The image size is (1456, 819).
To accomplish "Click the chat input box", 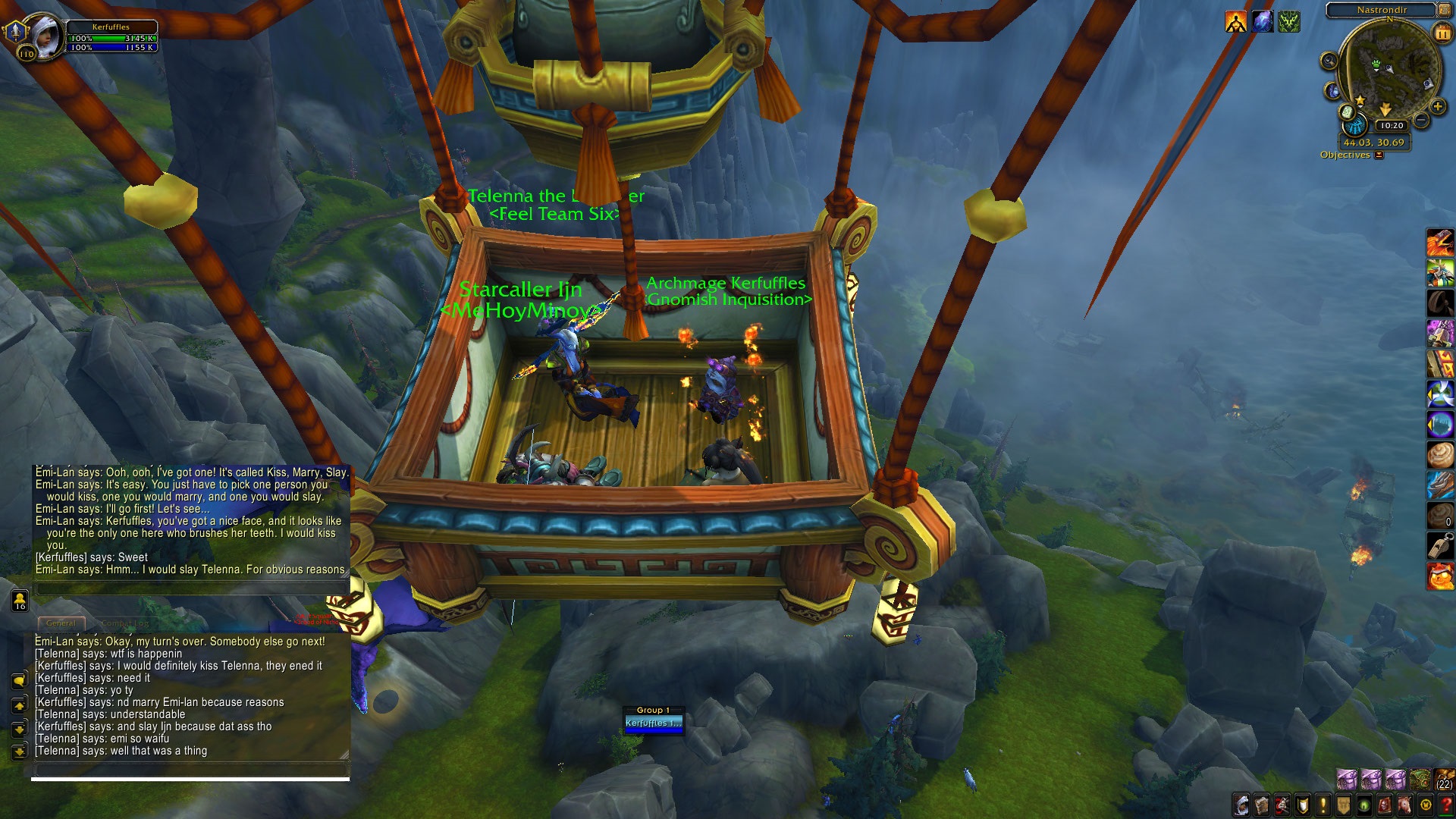I will click(x=190, y=769).
